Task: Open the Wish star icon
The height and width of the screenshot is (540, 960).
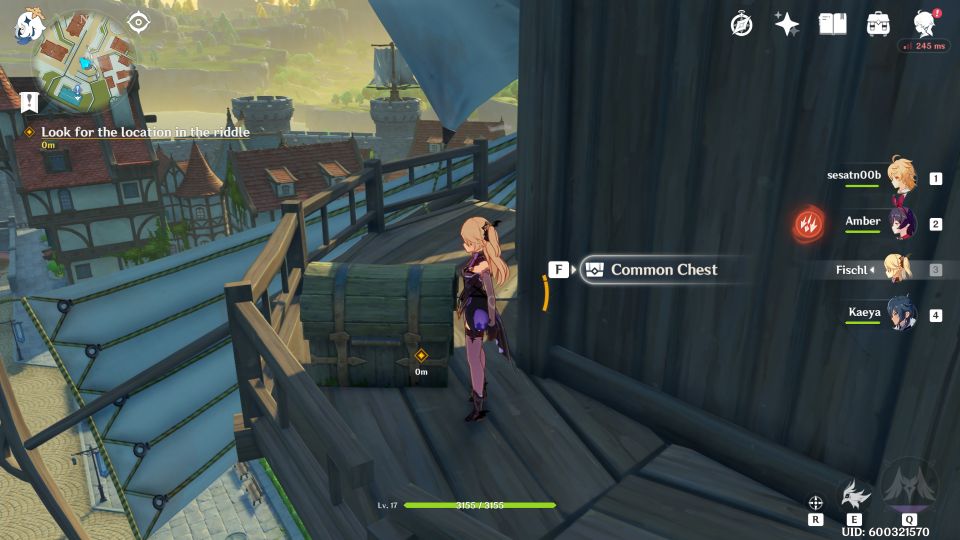Action: pos(787,24)
